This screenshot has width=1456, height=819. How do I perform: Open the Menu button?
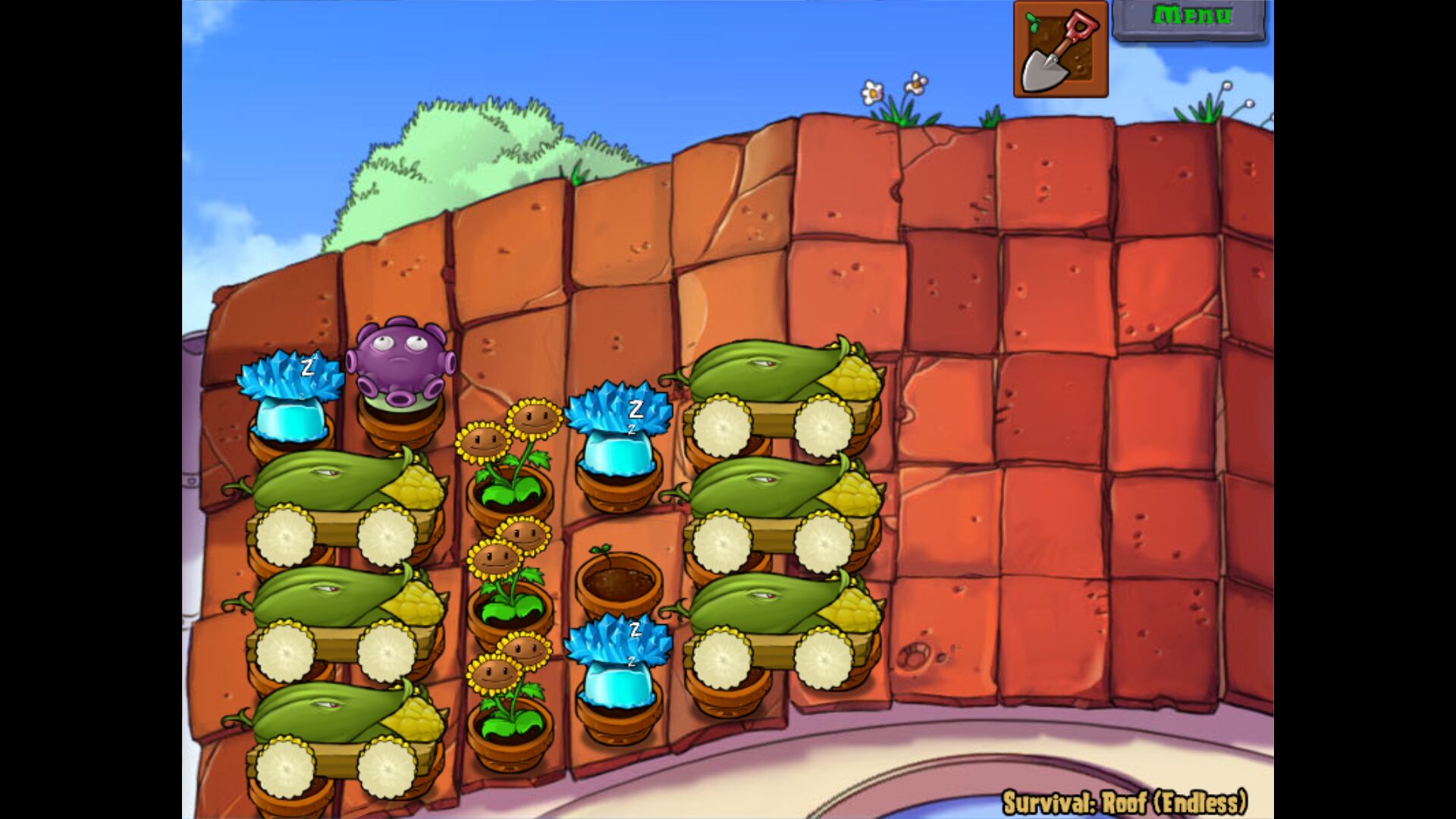pyautogui.click(x=1189, y=18)
